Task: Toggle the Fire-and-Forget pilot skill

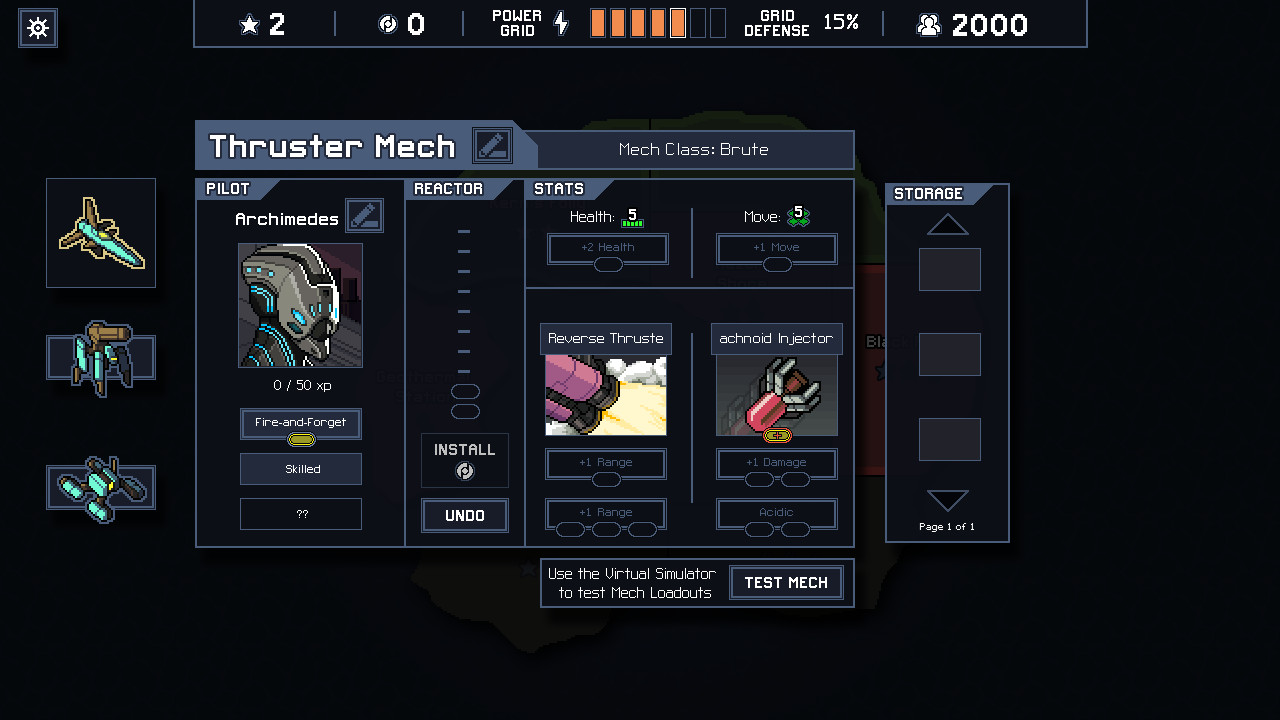Action: (x=300, y=423)
